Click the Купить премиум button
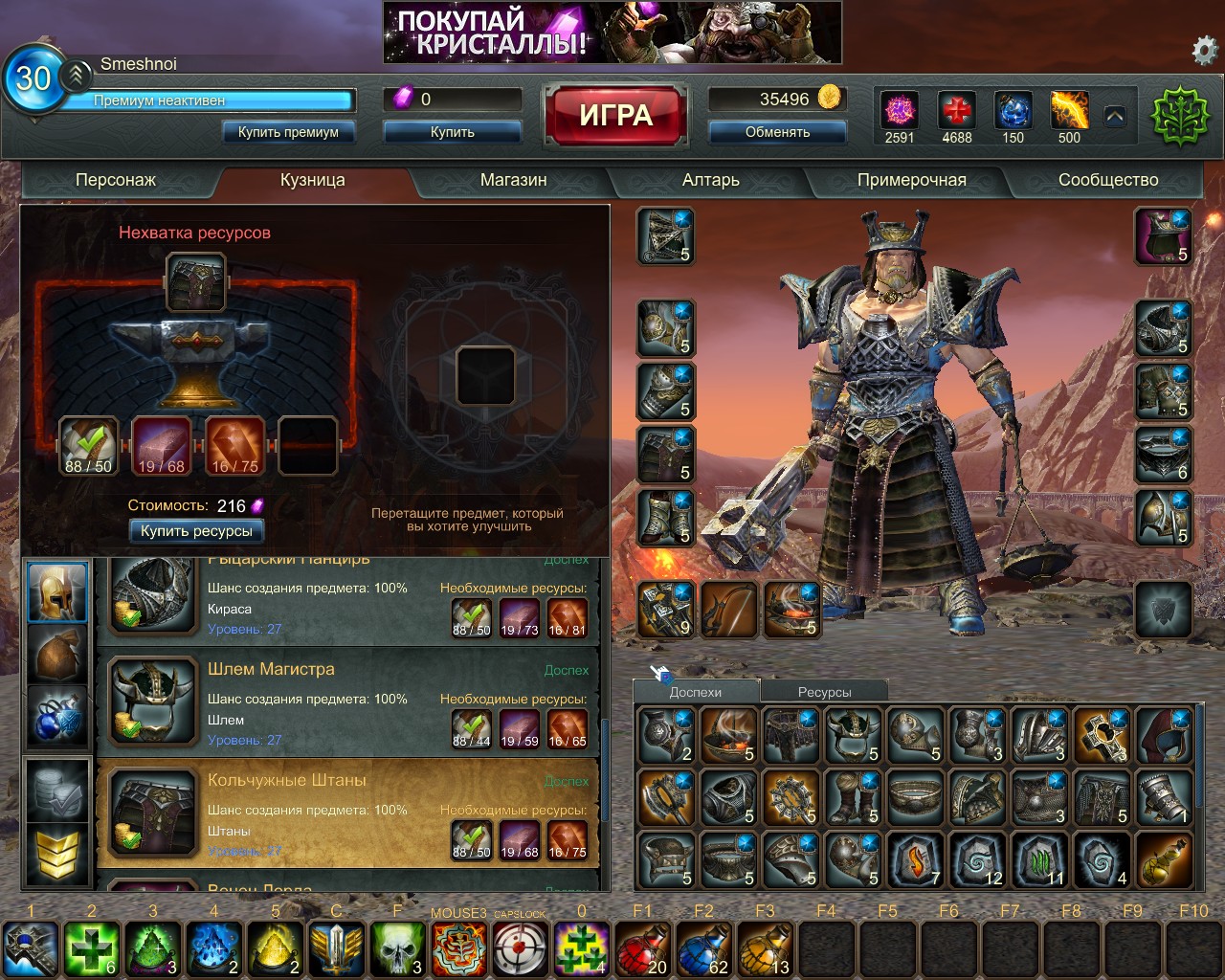The height and width of the screenshot is (980, 1225). tap(288, 132)
